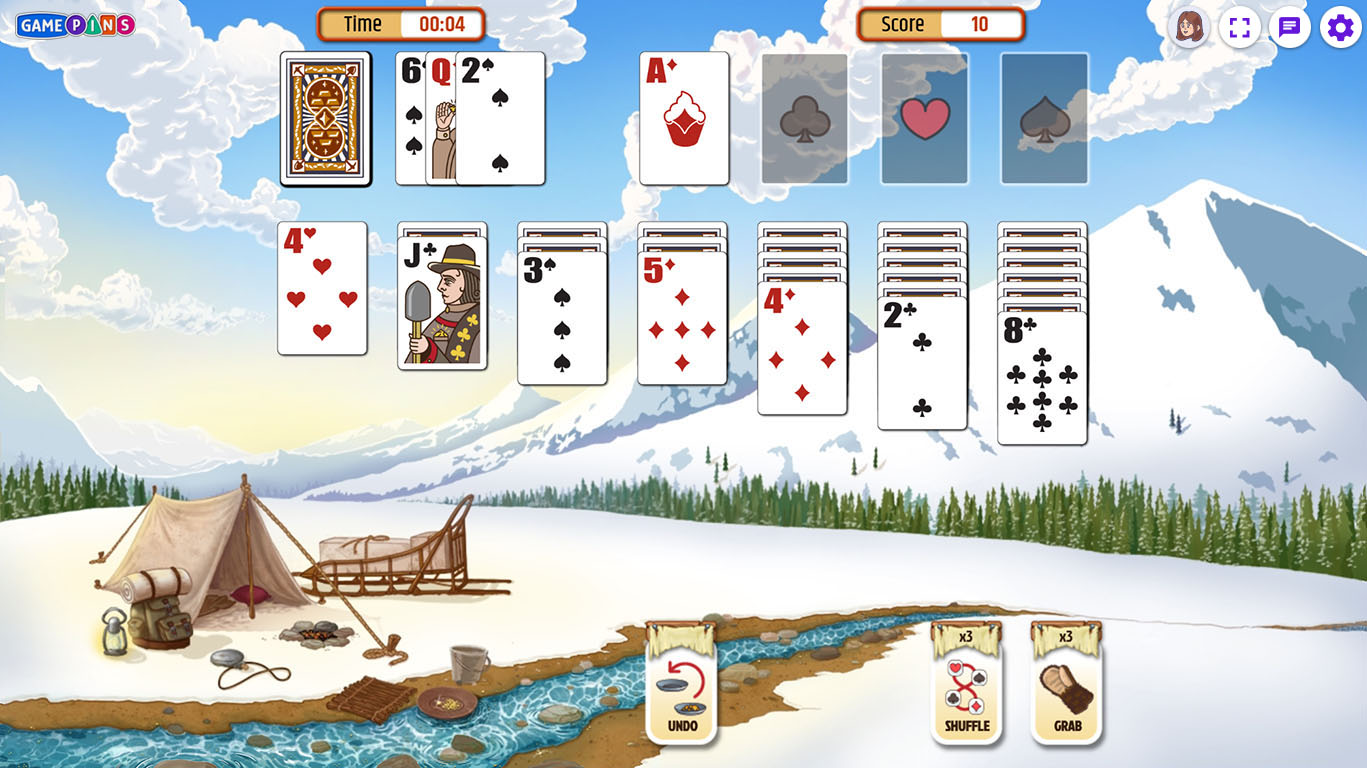Image resolution: width=1367 pixels, height=768 pixels.
Task: Select the empty spades foundation slot
Action: pyautogui.click(x=1044, y=118)
